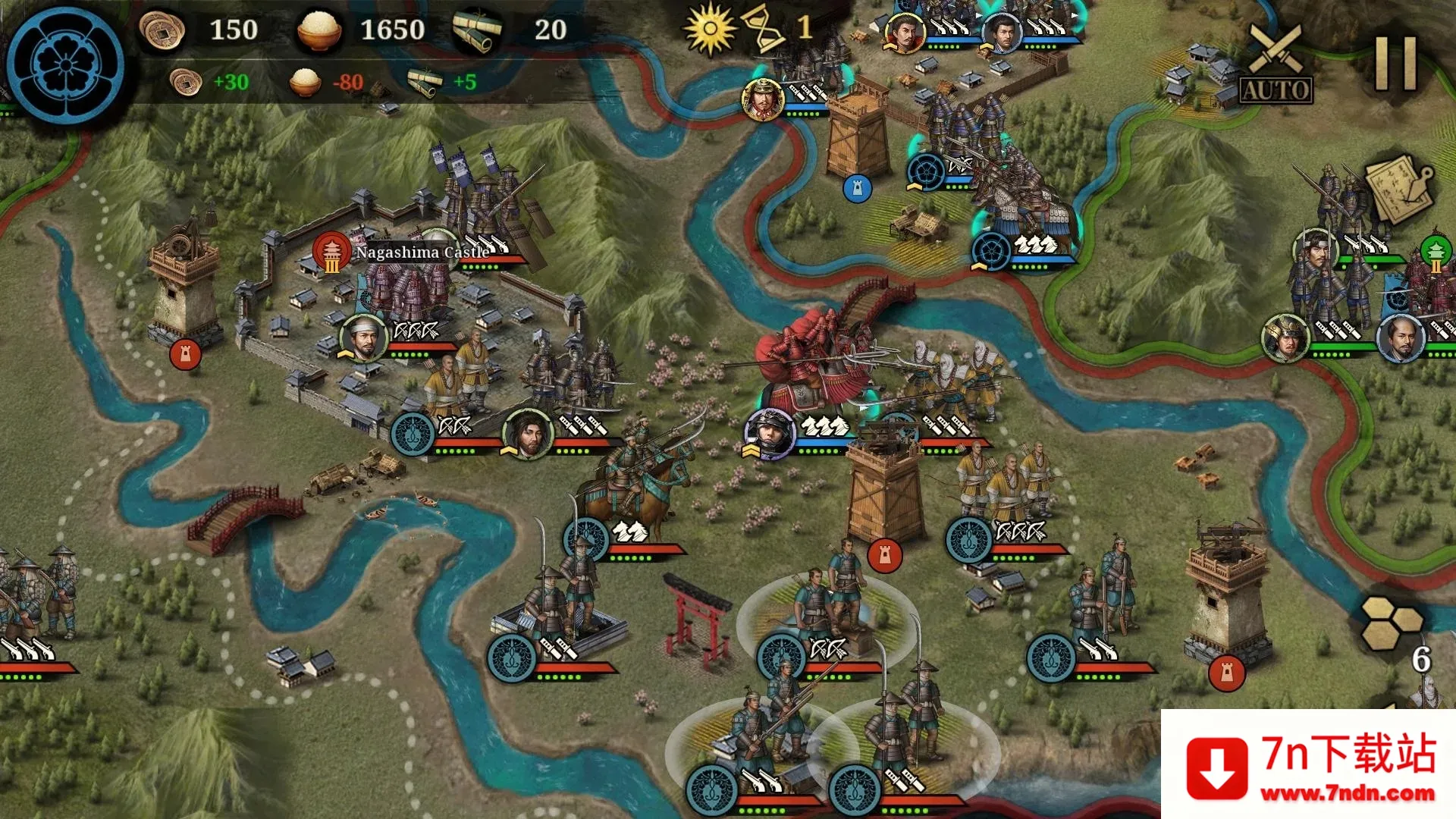Select the blue tower marker below the wooden watchtower

[x=857, y=188]
